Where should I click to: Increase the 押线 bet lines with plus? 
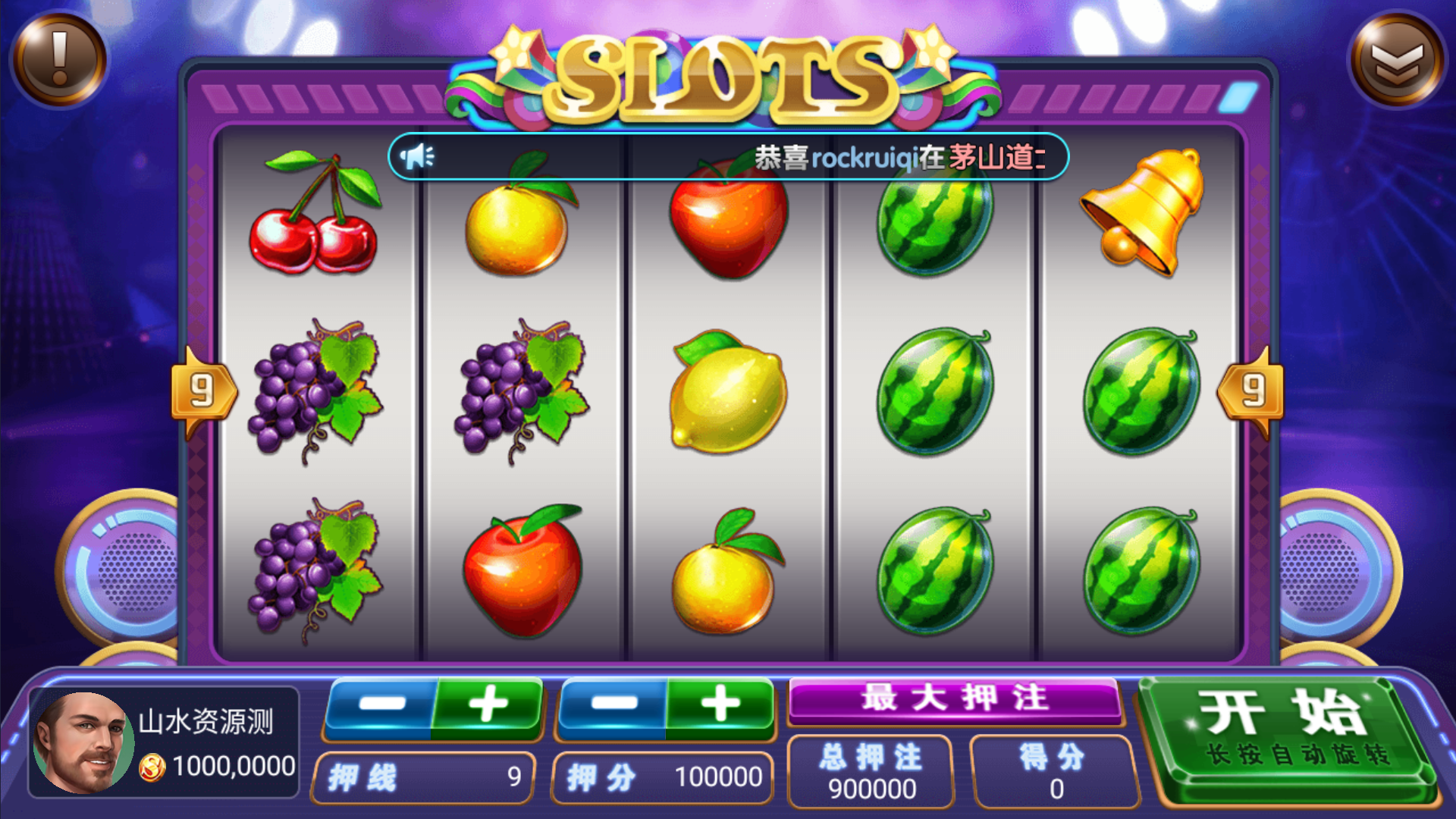pos(488,705)
